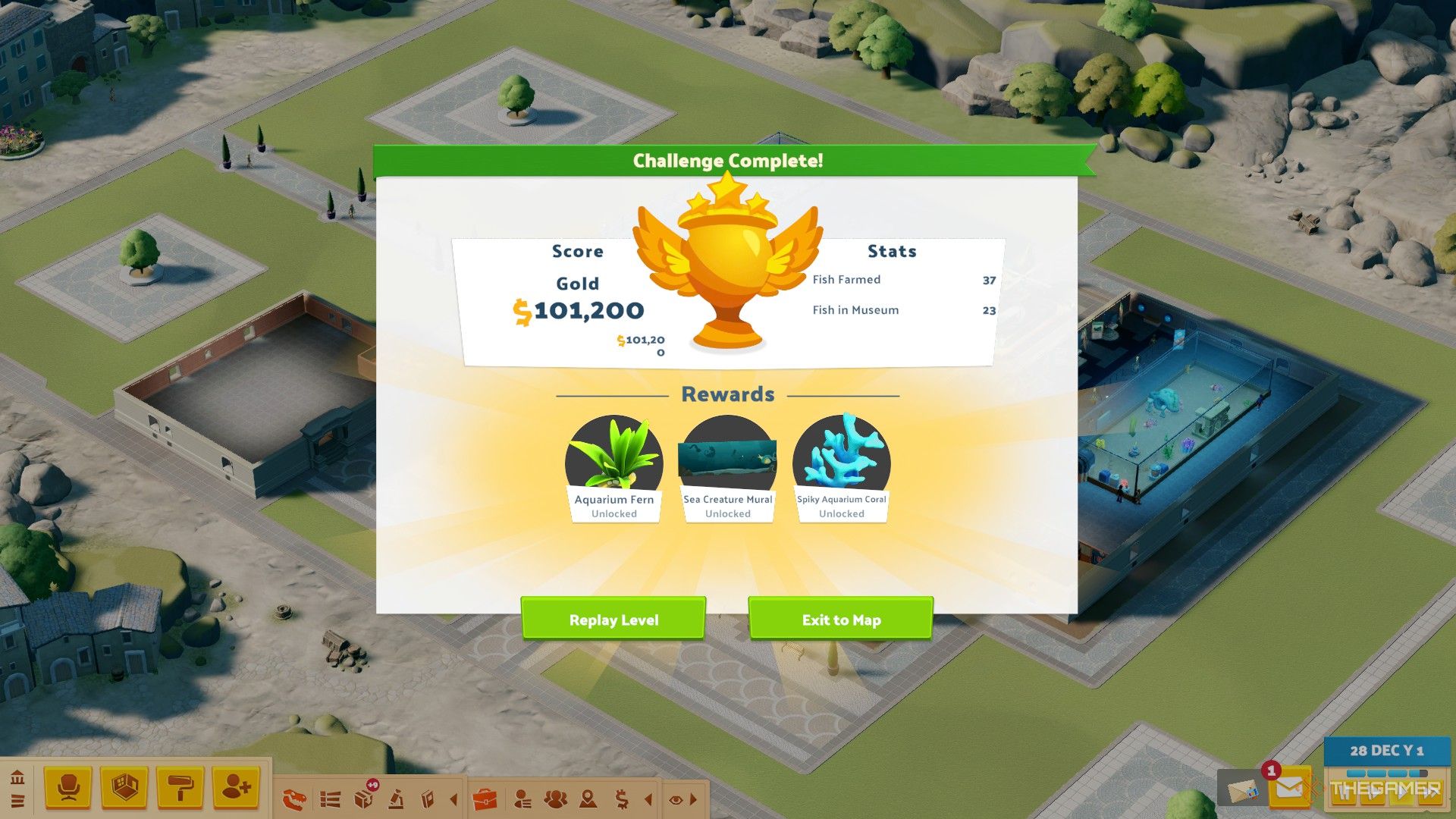Viewport: 1456px width, 819px height.
Task: Click the Replay Level button
Action: 613,619
